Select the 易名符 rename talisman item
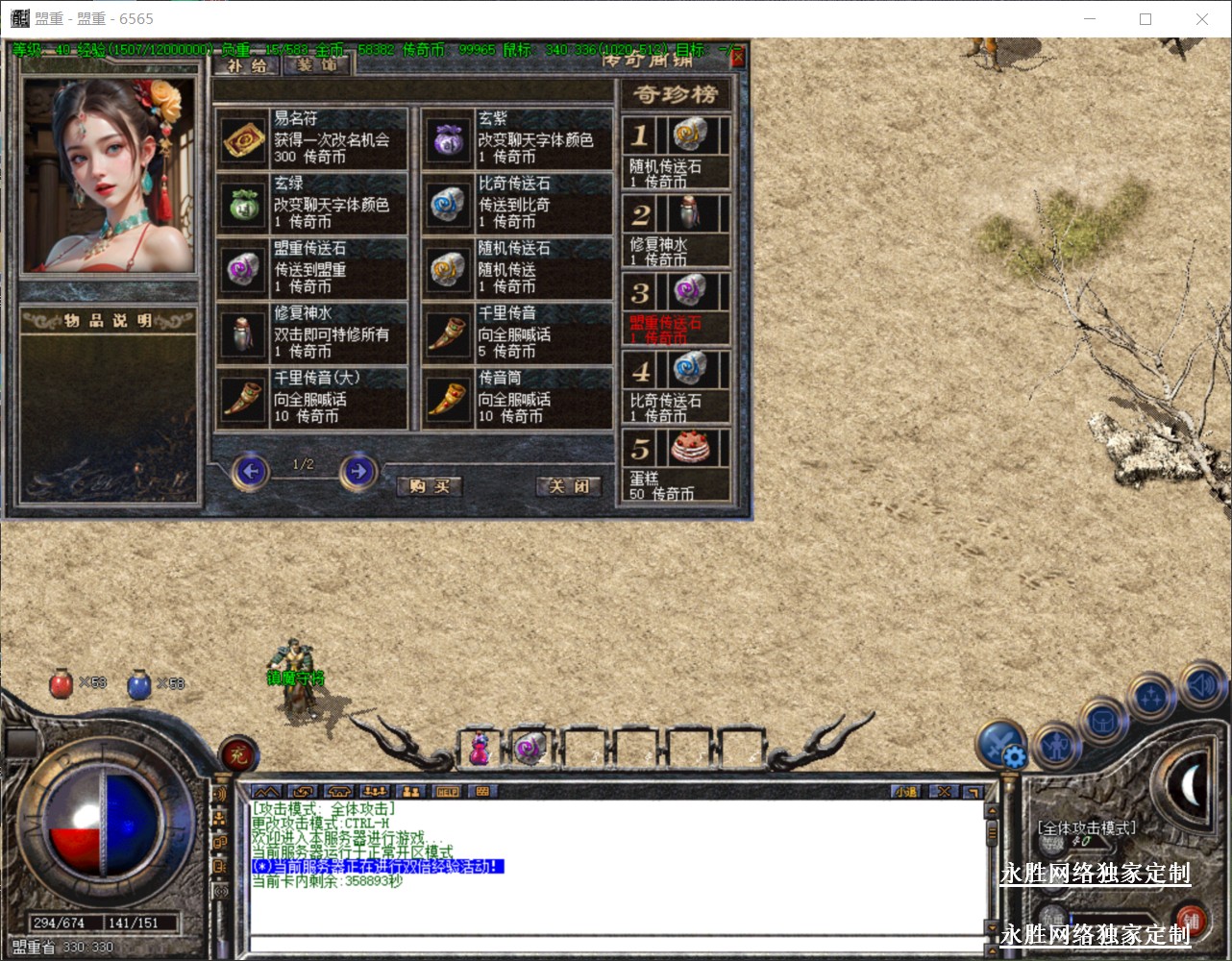 [x=245, y=140]
